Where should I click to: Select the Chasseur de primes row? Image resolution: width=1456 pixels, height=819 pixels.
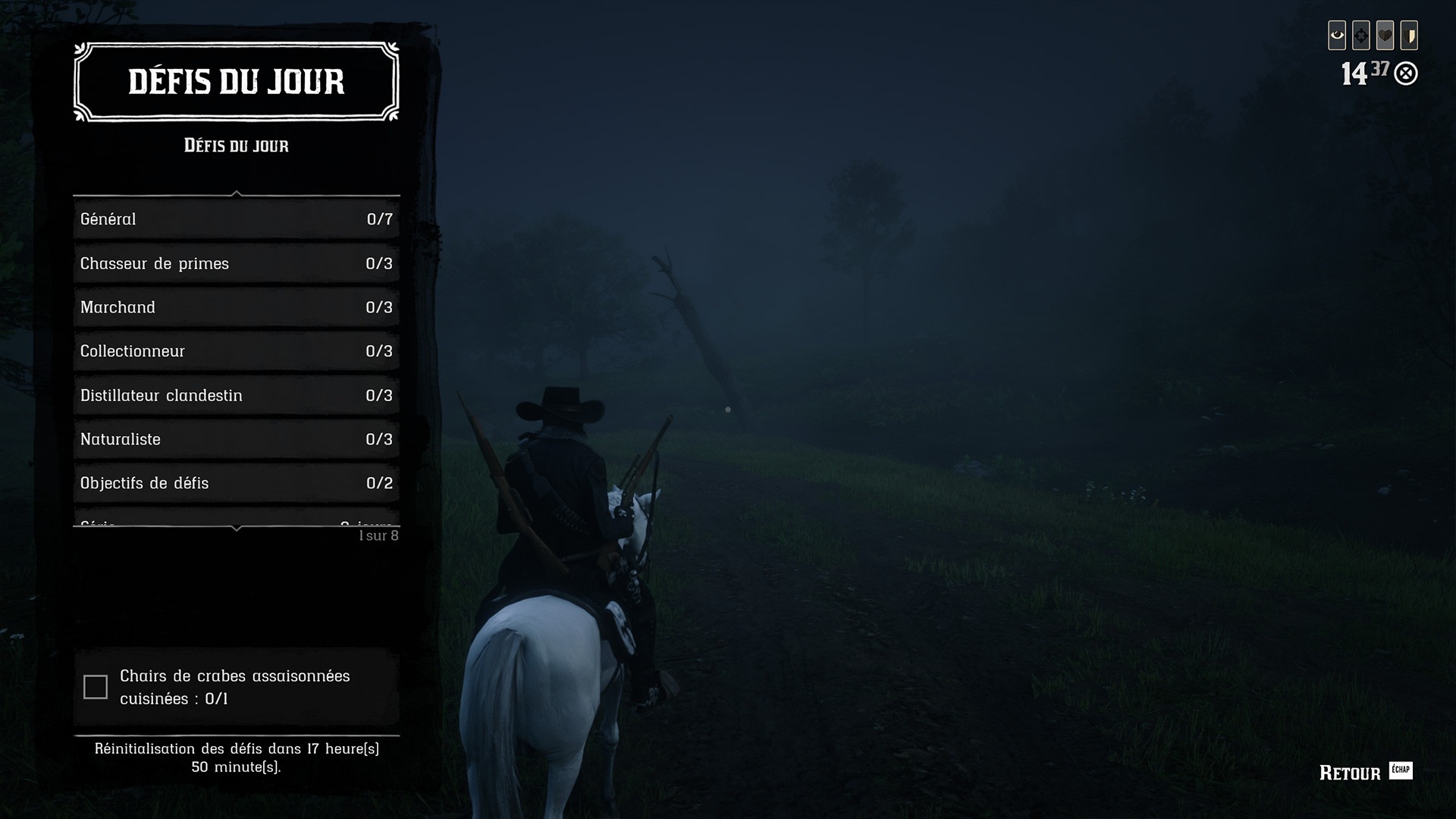(236, 263)
